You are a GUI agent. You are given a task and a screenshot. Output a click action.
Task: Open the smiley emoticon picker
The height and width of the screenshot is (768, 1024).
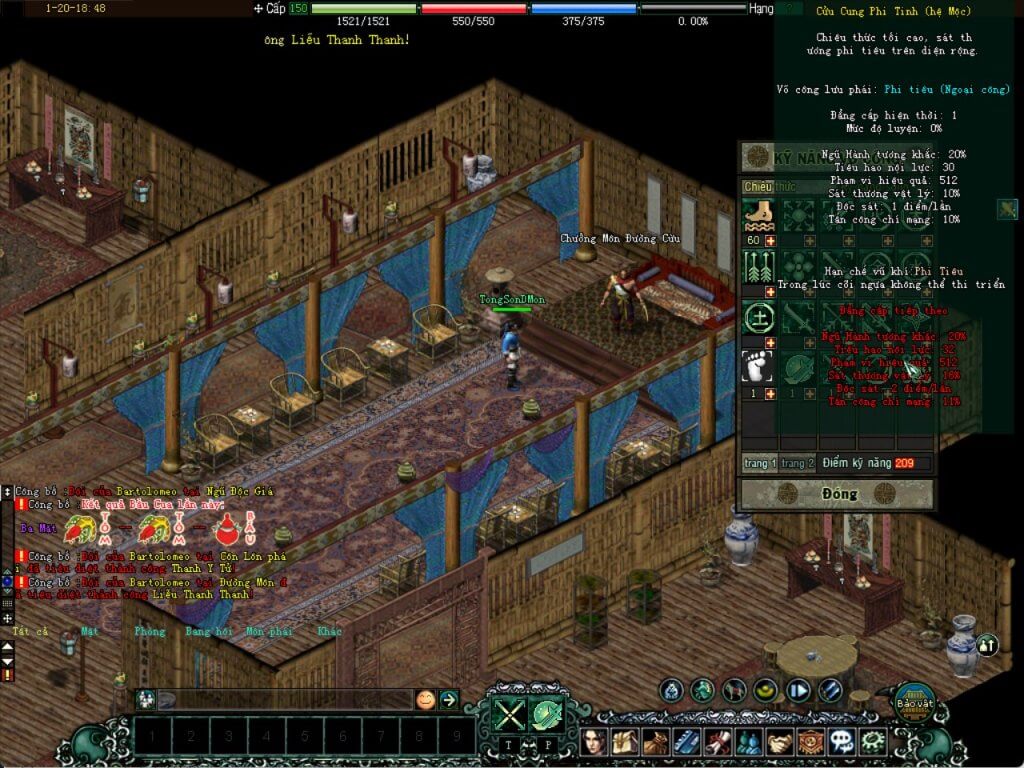pyautogui.click(x=426, y=700)
